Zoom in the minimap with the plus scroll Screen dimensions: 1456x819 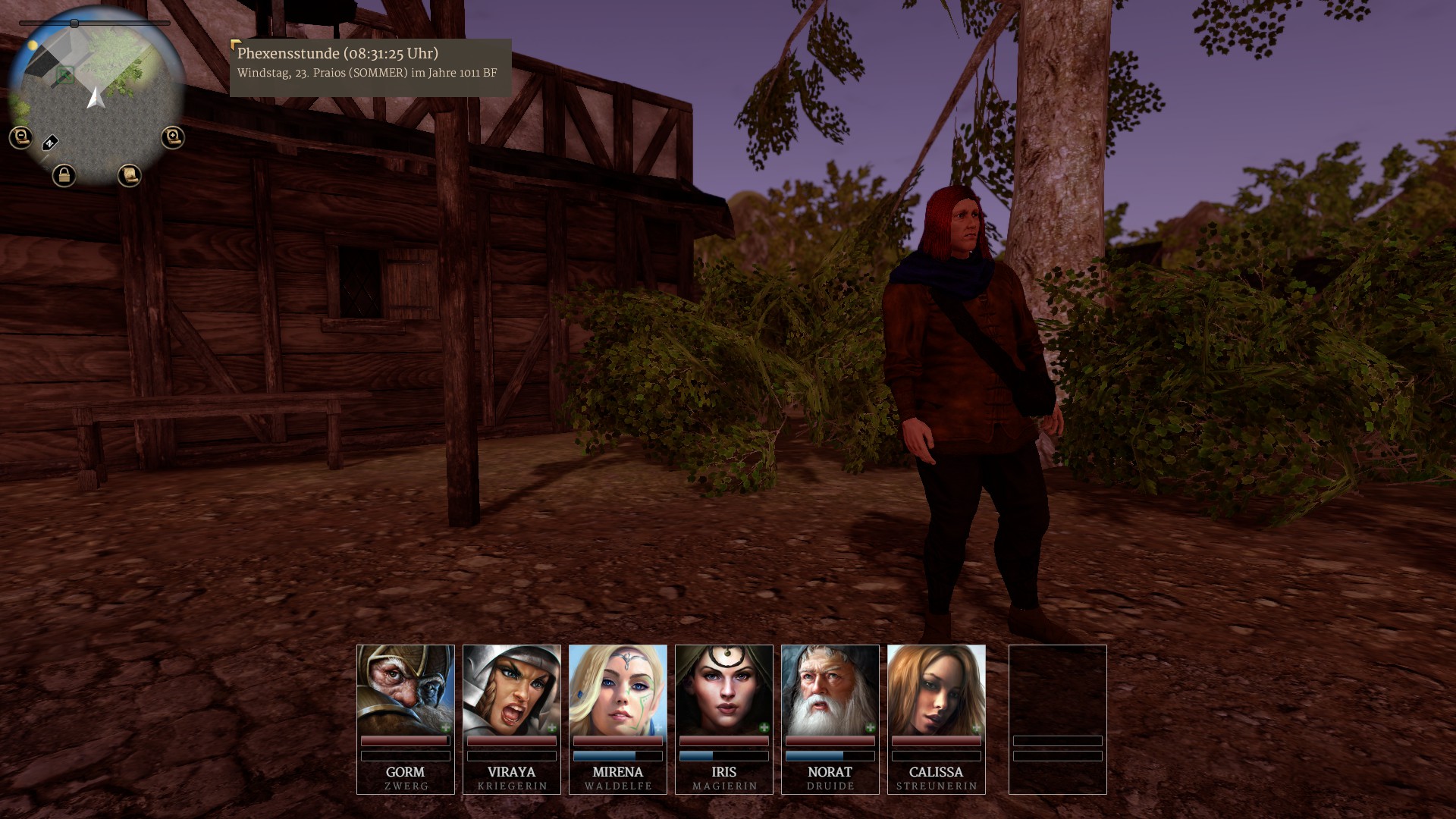pos(173,137)
